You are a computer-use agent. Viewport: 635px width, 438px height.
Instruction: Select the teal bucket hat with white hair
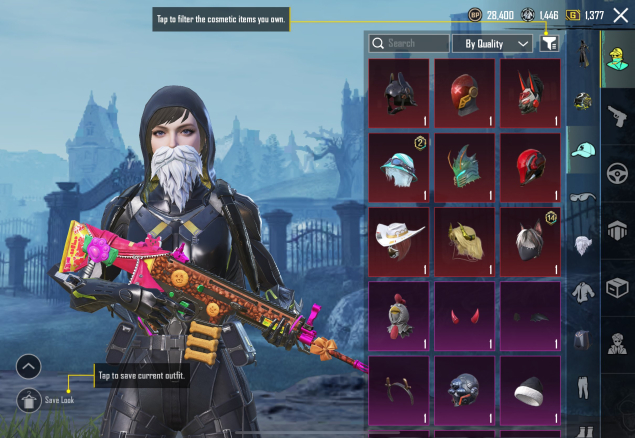[399, 167]
